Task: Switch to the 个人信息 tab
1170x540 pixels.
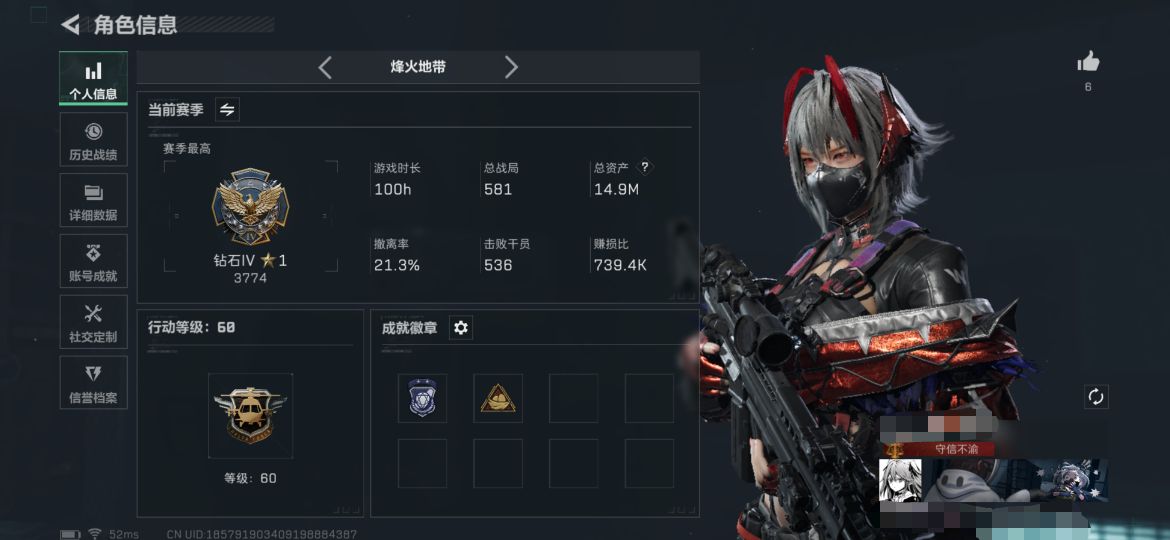Action: coord(93,79)
